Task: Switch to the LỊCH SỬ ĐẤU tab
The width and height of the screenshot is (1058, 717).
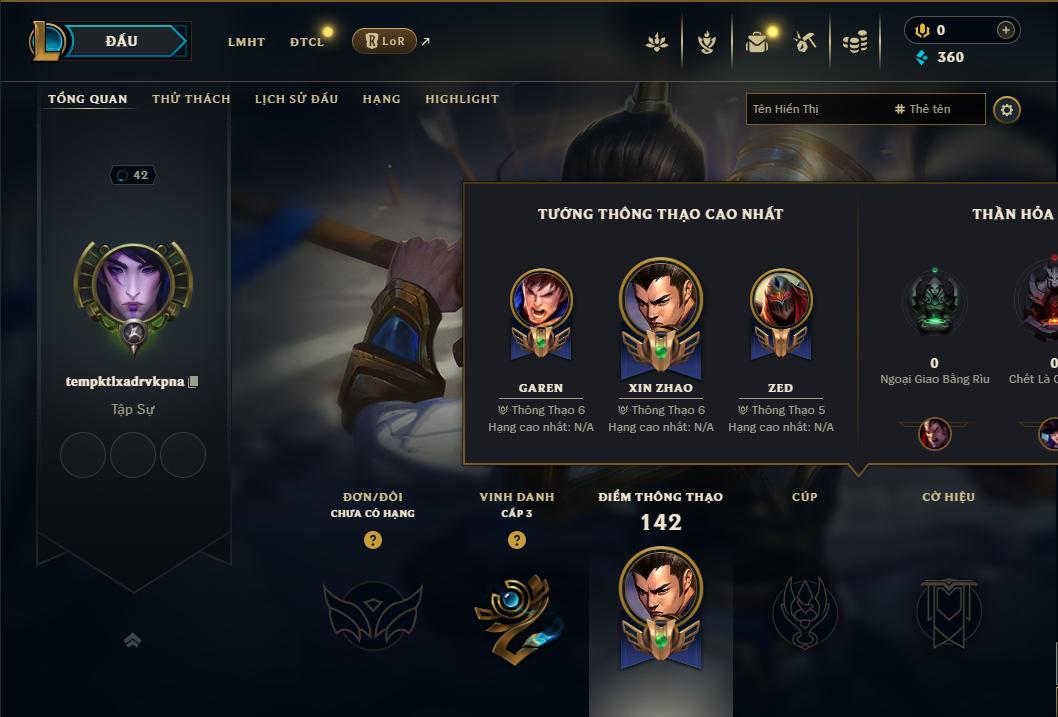Action: pyautogui.click(x=296, y=99)
